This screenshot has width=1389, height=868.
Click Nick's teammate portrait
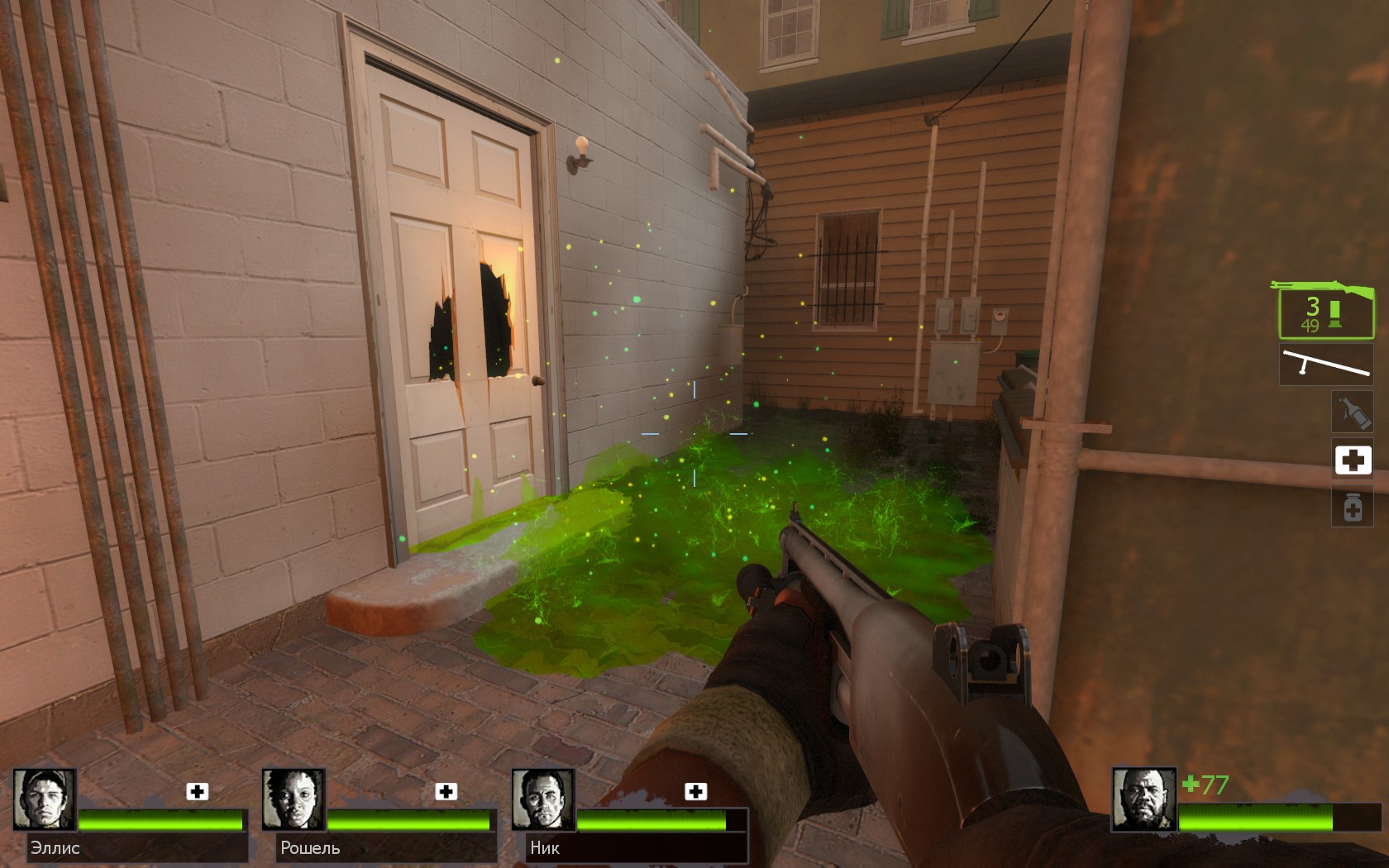[x=543, y=799]
